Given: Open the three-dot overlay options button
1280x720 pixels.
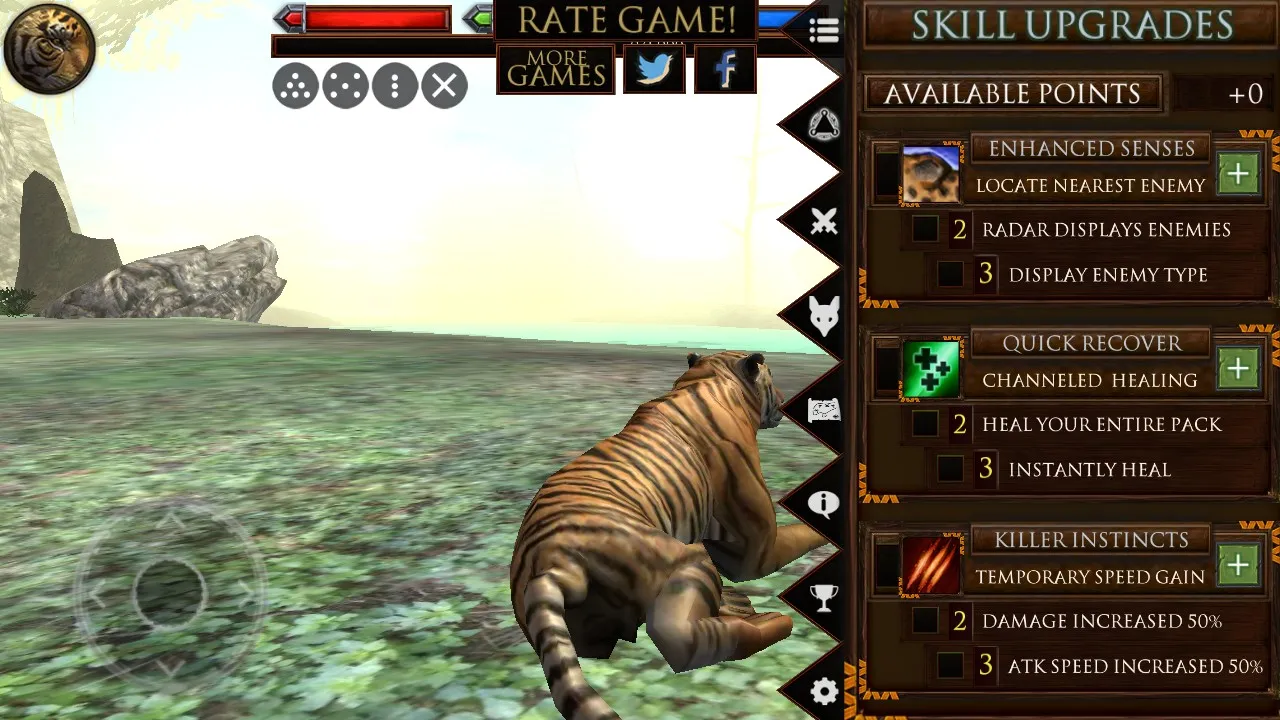Looking at the screenshot, I should 395,87.
